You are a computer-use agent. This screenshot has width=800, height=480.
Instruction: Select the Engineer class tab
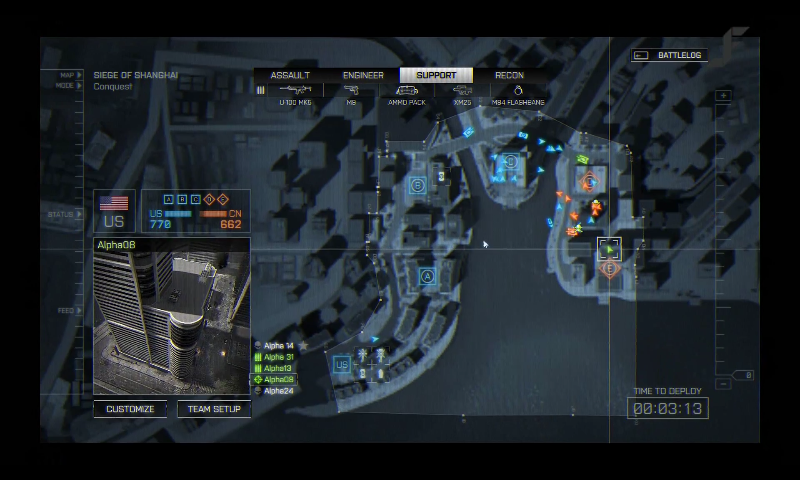click(x=363, y=75)
